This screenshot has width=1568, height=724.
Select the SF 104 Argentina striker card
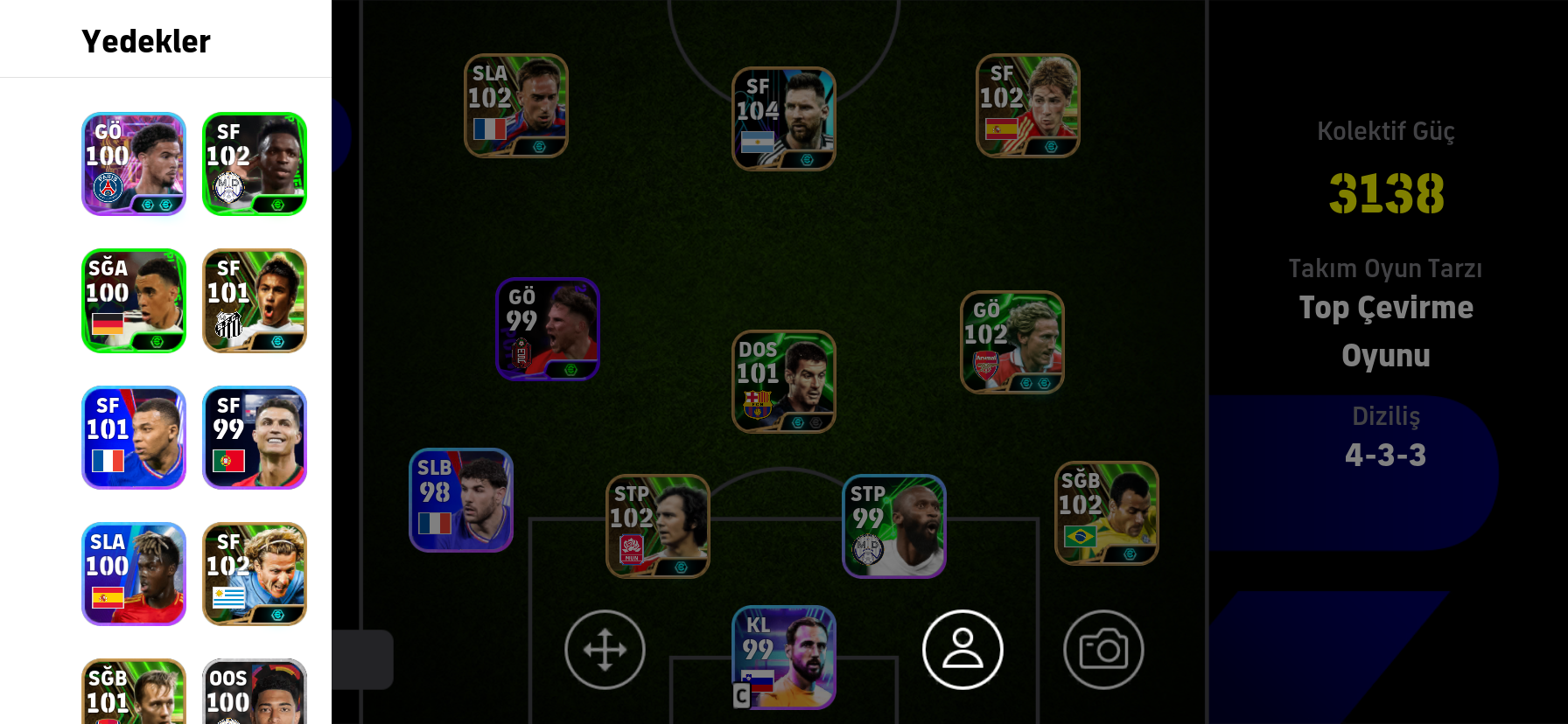784,119
